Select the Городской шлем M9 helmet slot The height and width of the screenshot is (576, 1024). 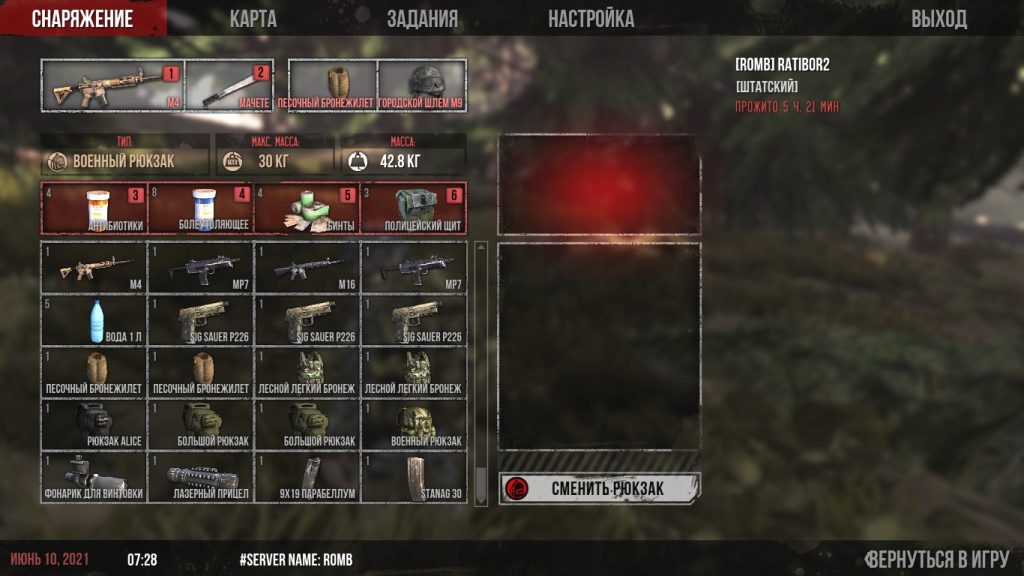point(421,86)
